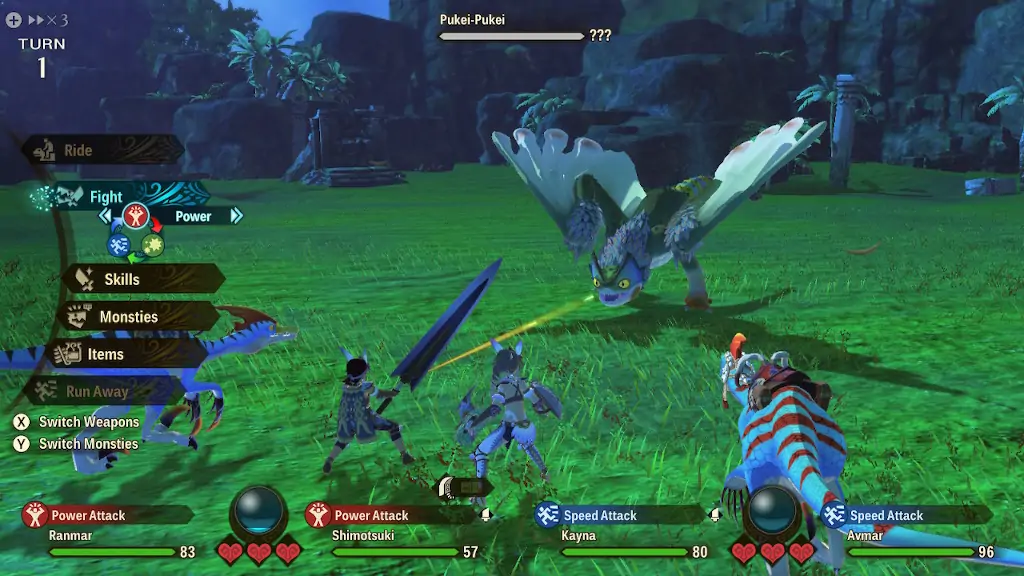This screenshot has height=576, width=1024.
Task: Choose the green Technical attack icon
Action: (x=153, y=244)
